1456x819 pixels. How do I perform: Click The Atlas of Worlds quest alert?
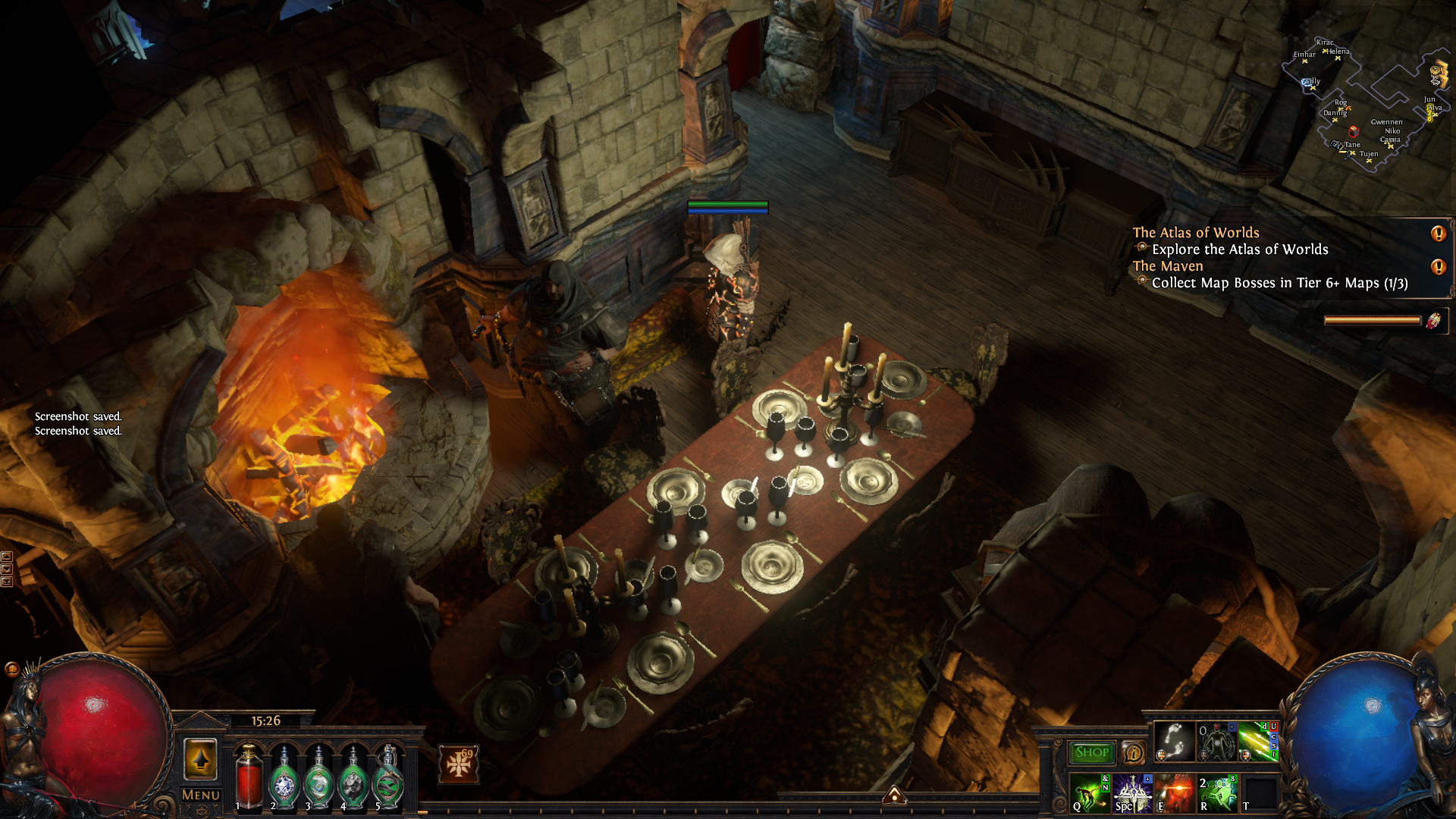[1438, 234]
